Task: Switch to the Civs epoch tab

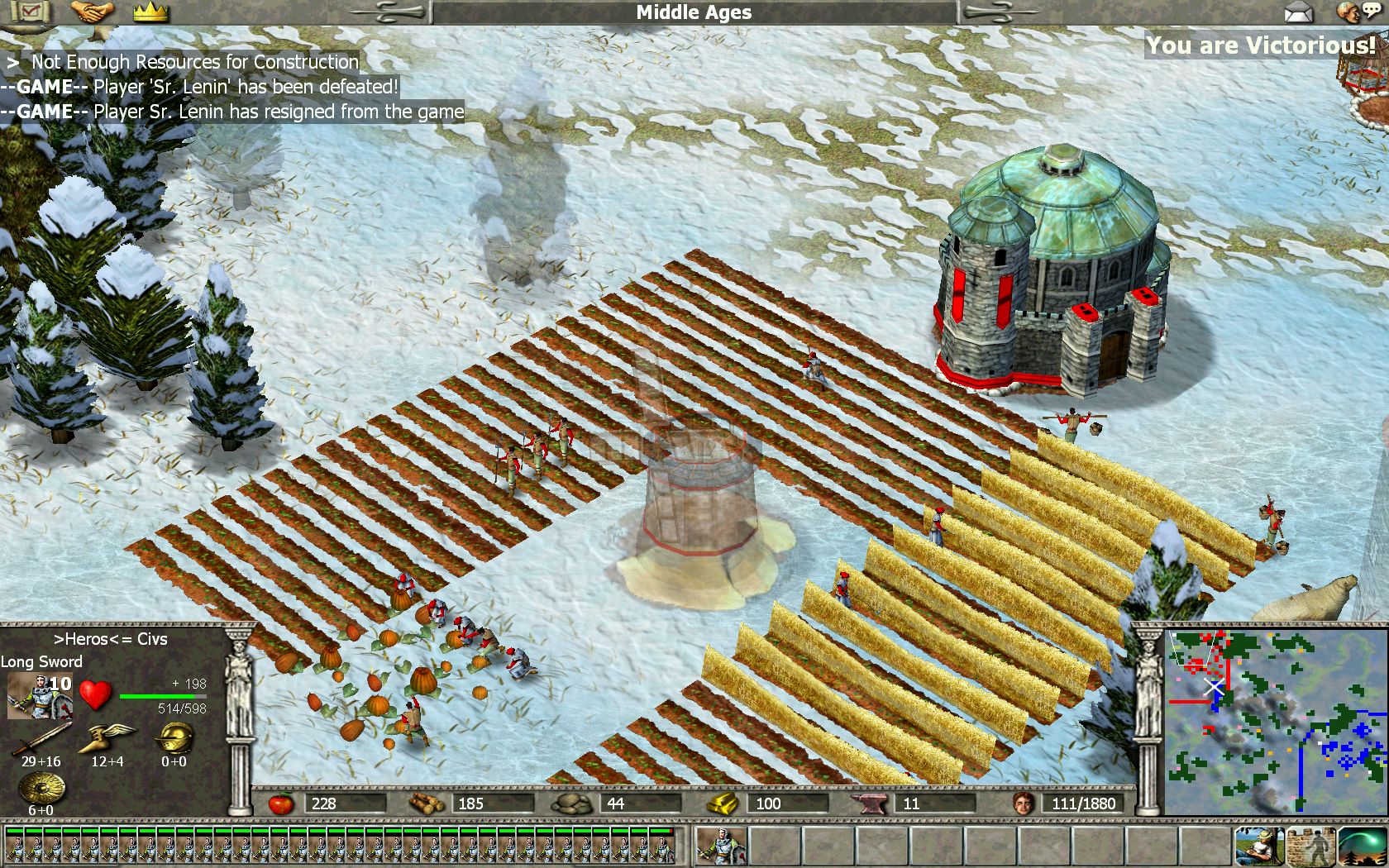Action: [x=152, y=639]
